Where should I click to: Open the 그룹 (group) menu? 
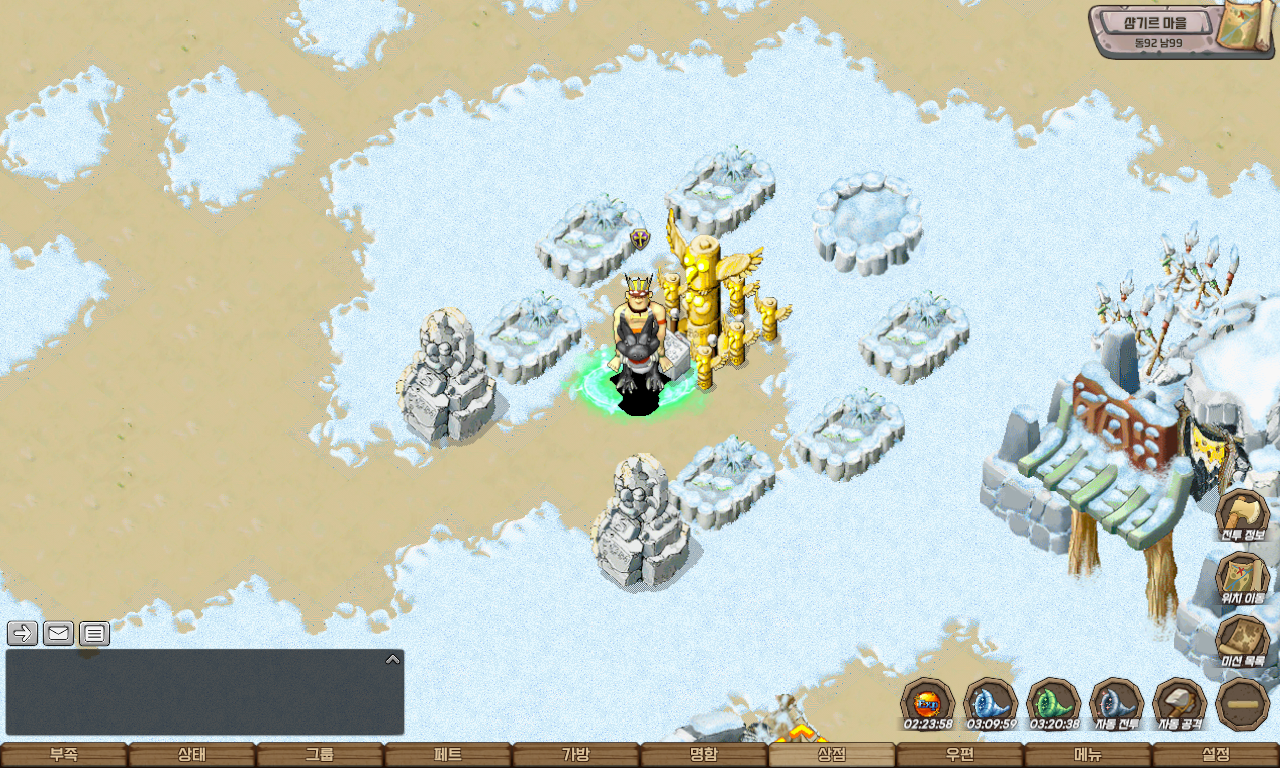(x=320, y=755)
